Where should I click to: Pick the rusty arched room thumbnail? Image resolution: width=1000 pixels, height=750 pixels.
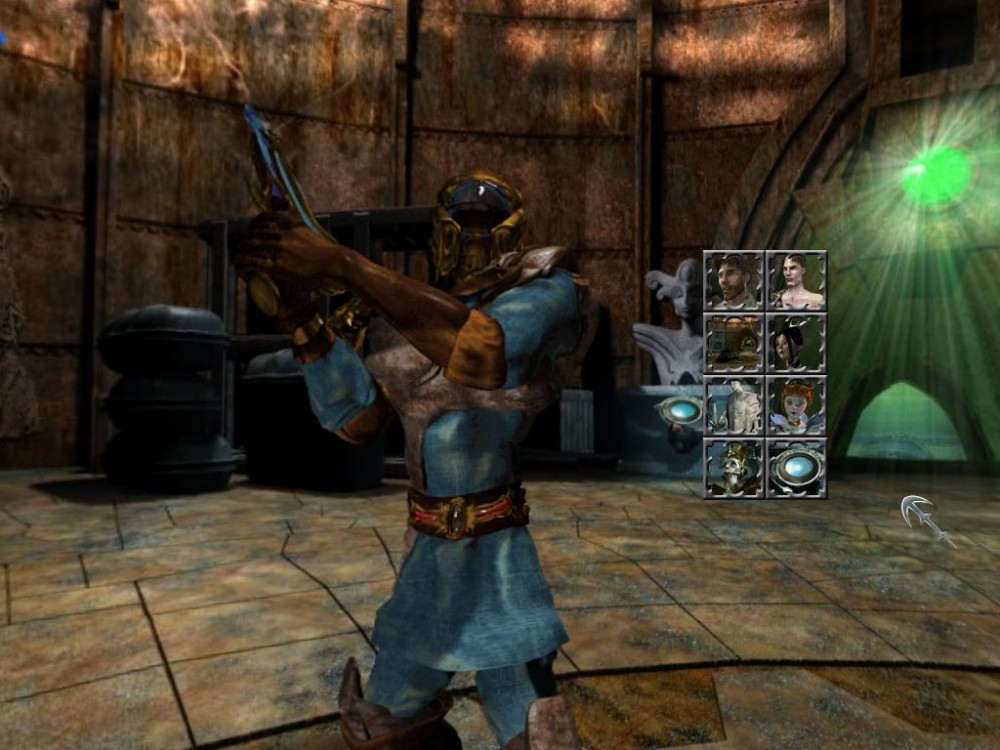click(735, 343)
